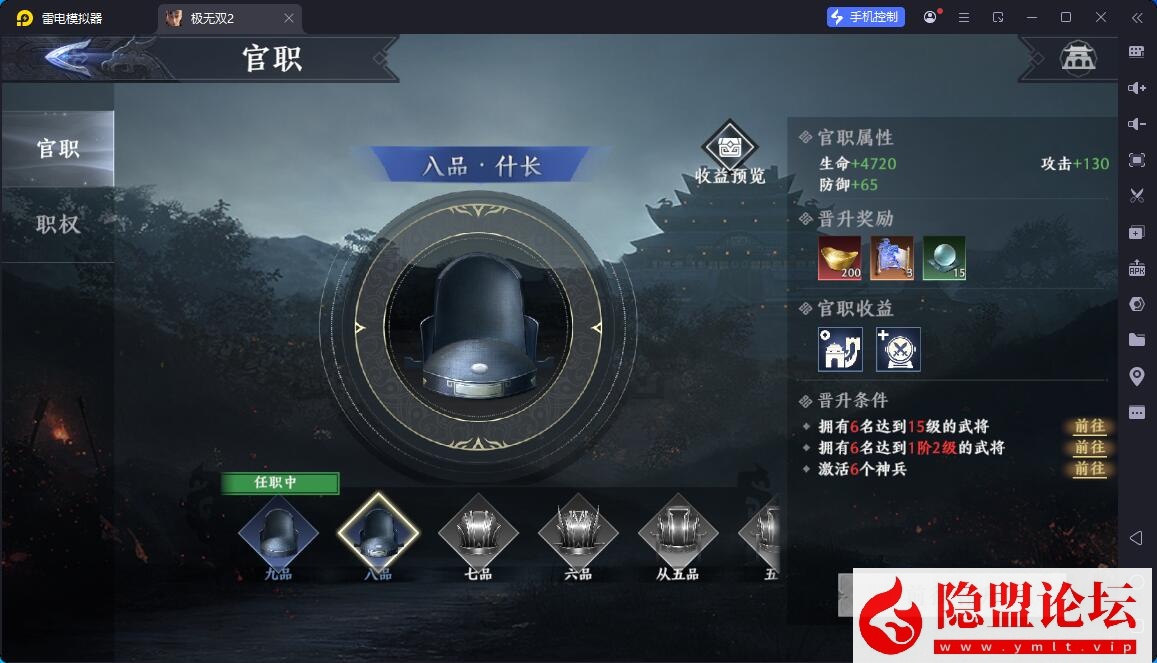Close the emulator window
Image resolution: width=1157 pixels, height=663 pixels.
(1101, 17)
